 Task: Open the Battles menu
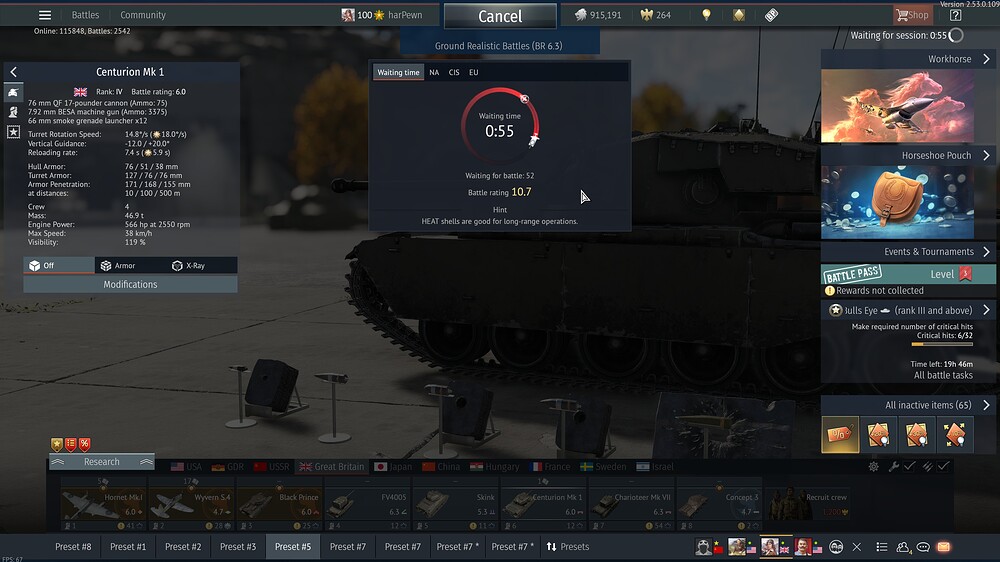pyautogui.click(x=85, y=15)
